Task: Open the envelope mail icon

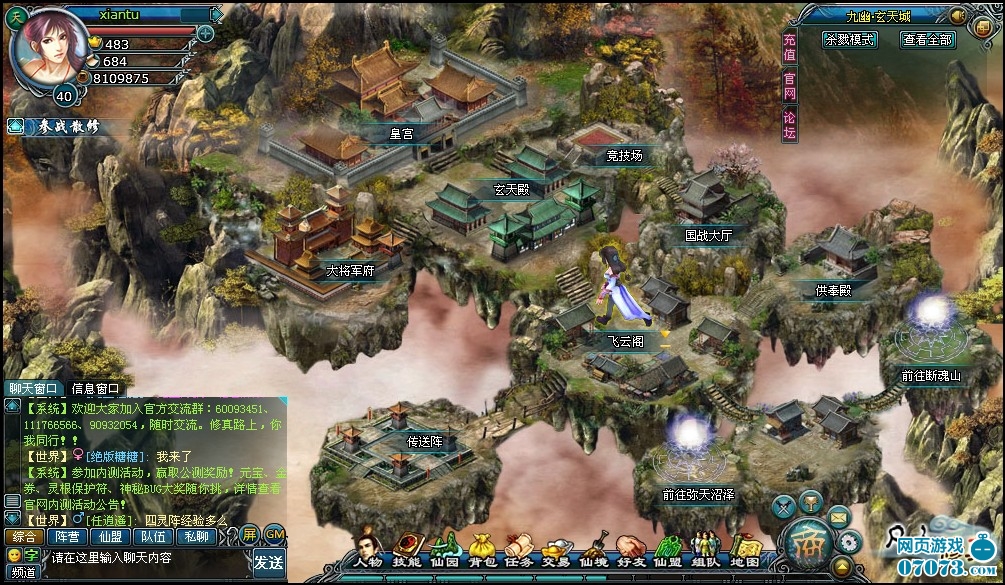Action: (x=838, y=516)
